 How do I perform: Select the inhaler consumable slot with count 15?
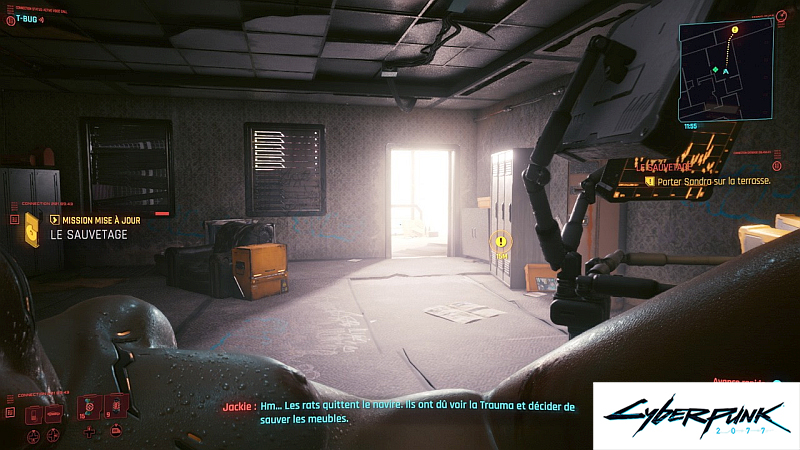(89, 406)
